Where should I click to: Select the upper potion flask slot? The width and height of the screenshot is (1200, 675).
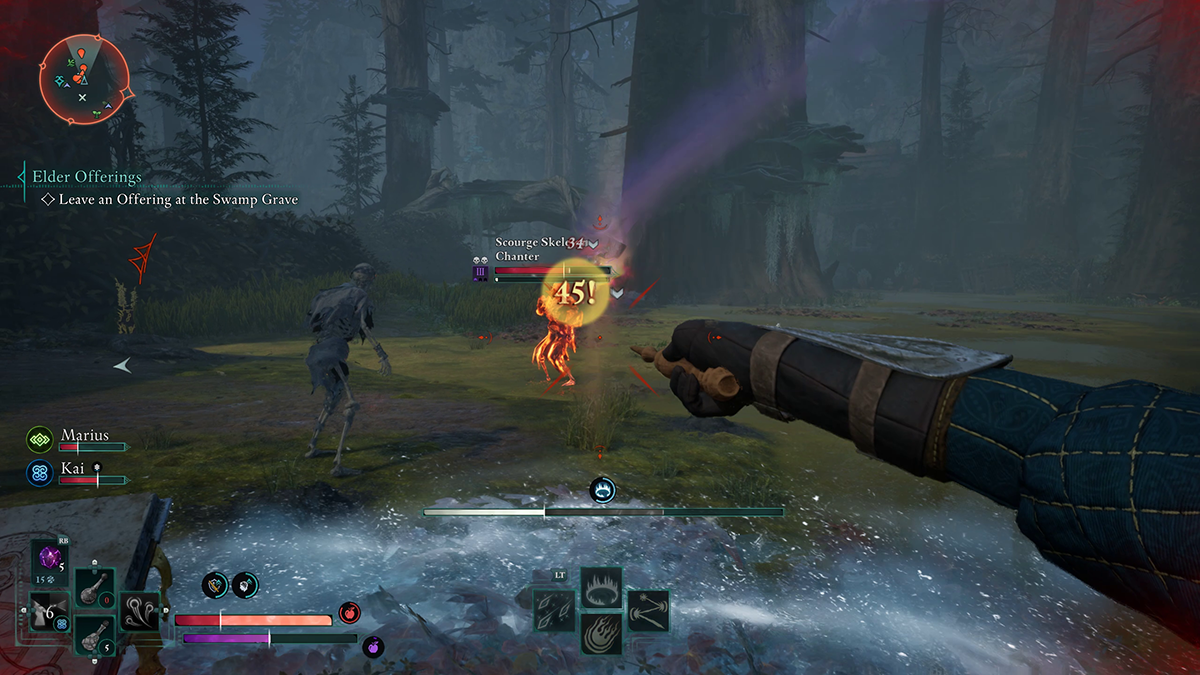96,588
